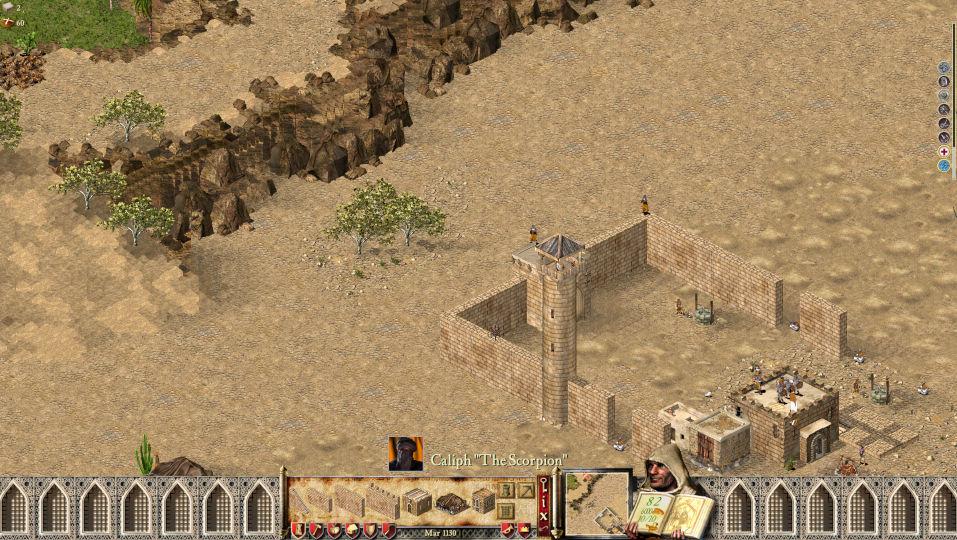This screenshot has width=957, height=540.
Task: Select the stairs building piece
Action: coord(300,500)
